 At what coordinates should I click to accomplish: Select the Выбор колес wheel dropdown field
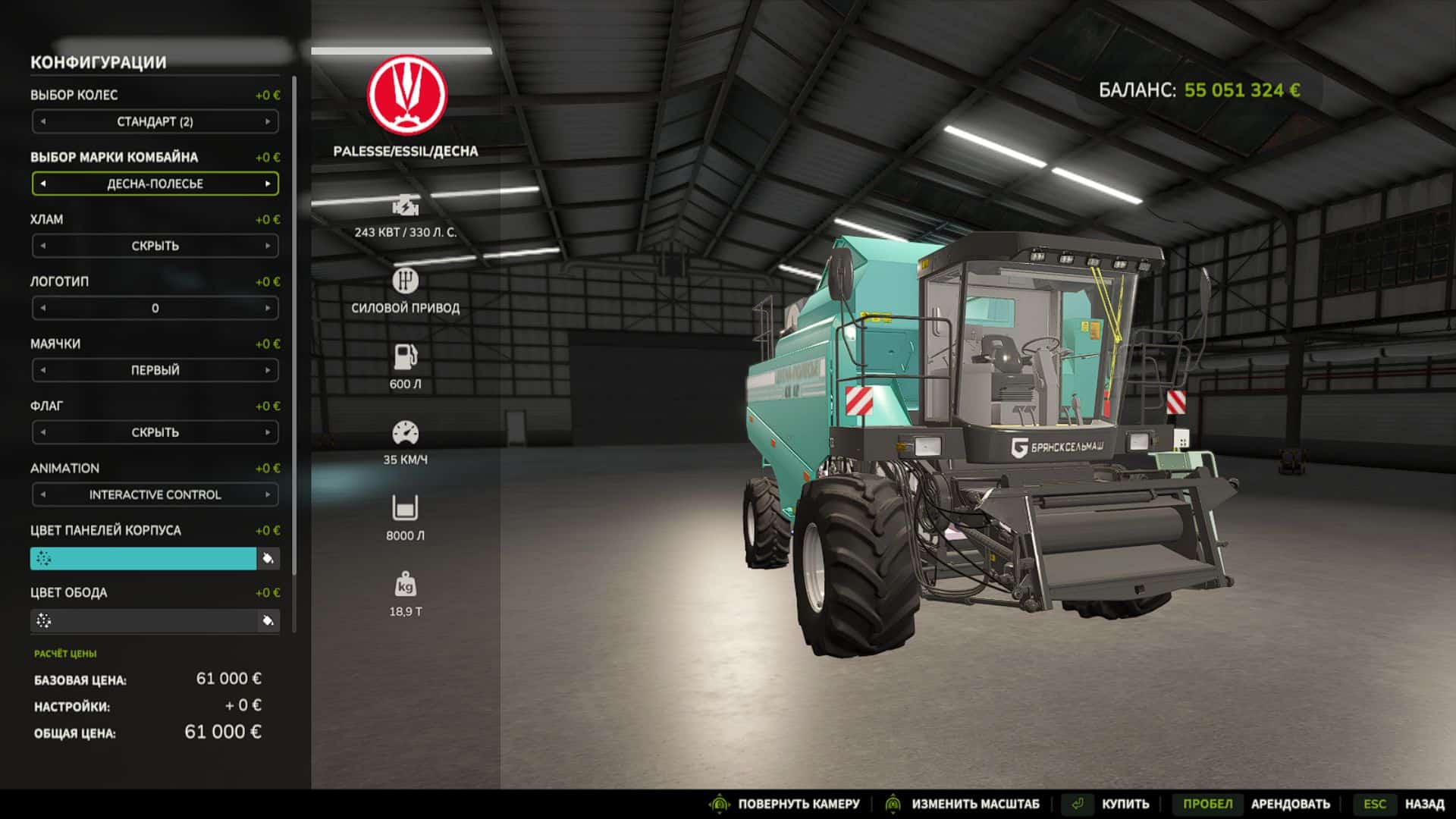(x=155, y=121)
